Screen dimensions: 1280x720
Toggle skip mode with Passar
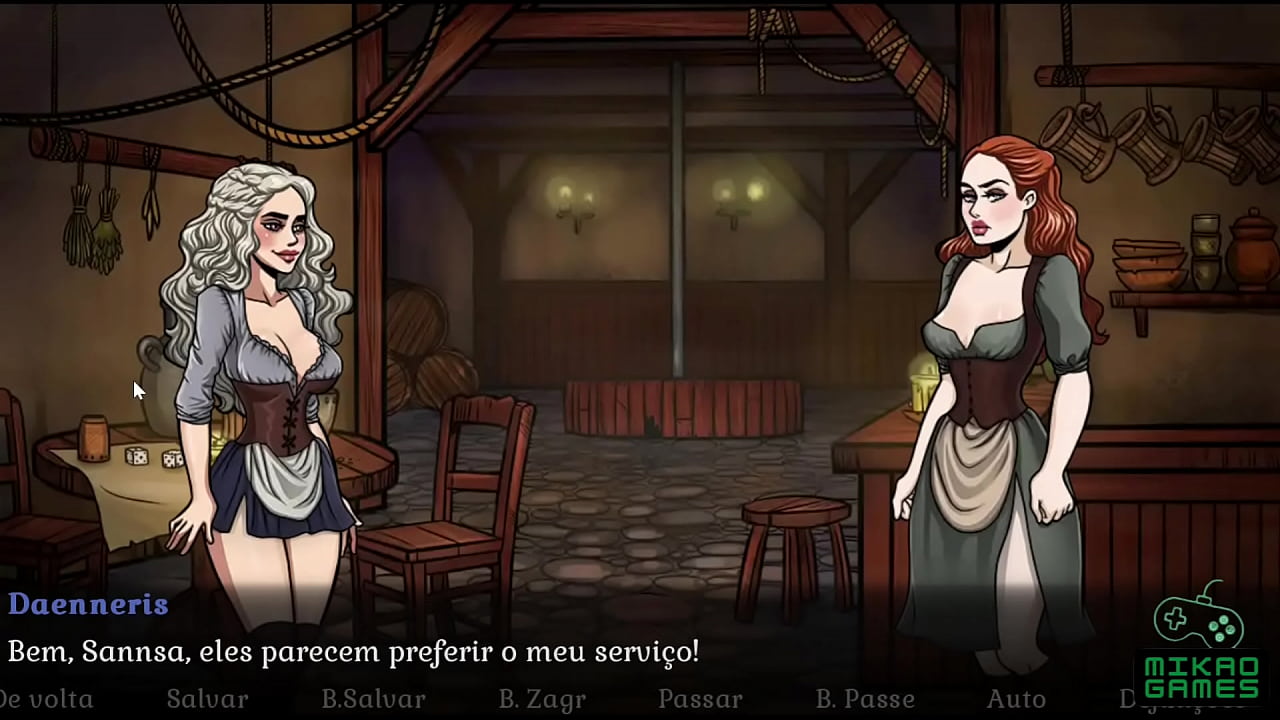700,698
